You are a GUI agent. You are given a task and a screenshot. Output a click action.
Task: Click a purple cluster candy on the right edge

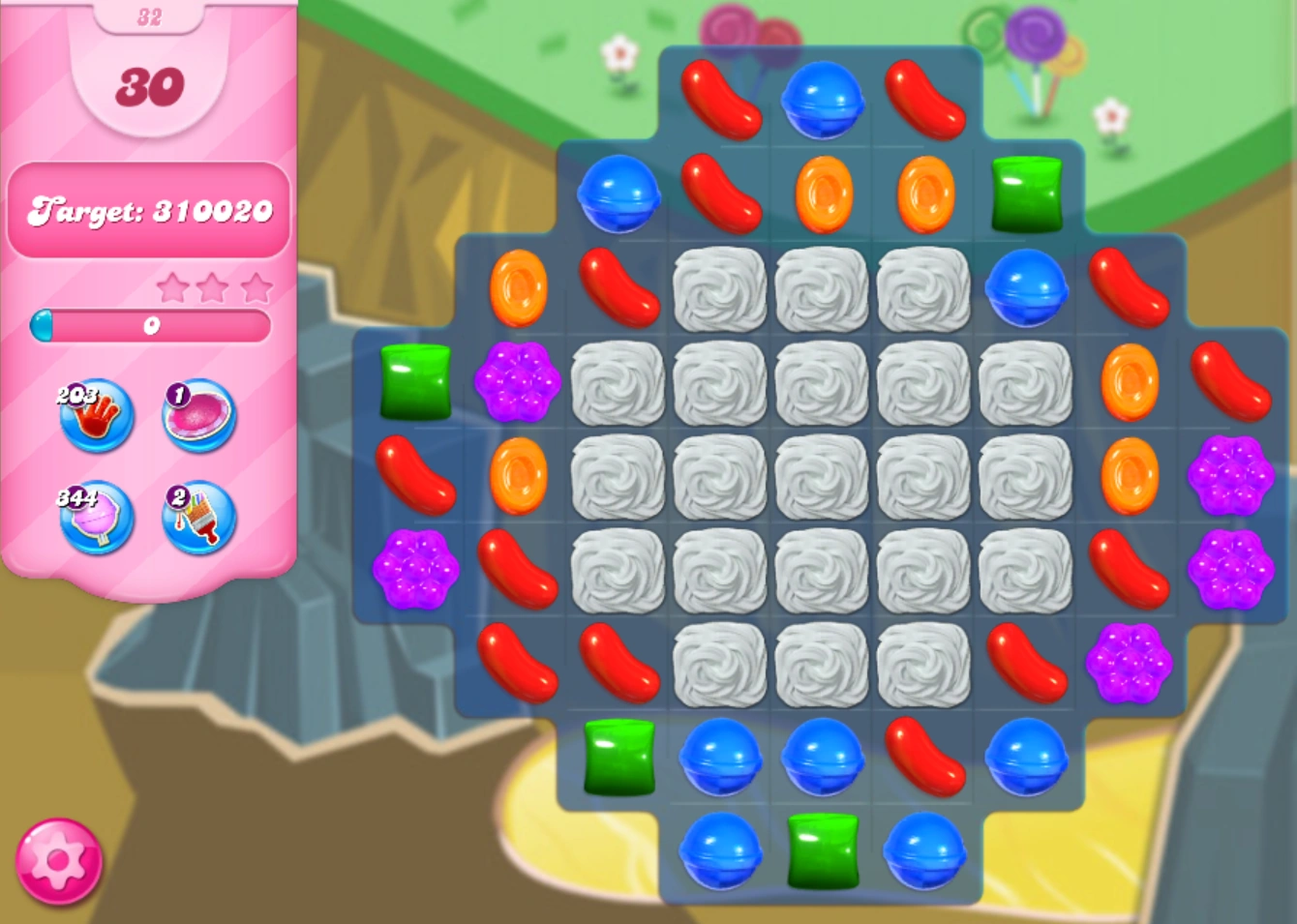point(1231,475)
